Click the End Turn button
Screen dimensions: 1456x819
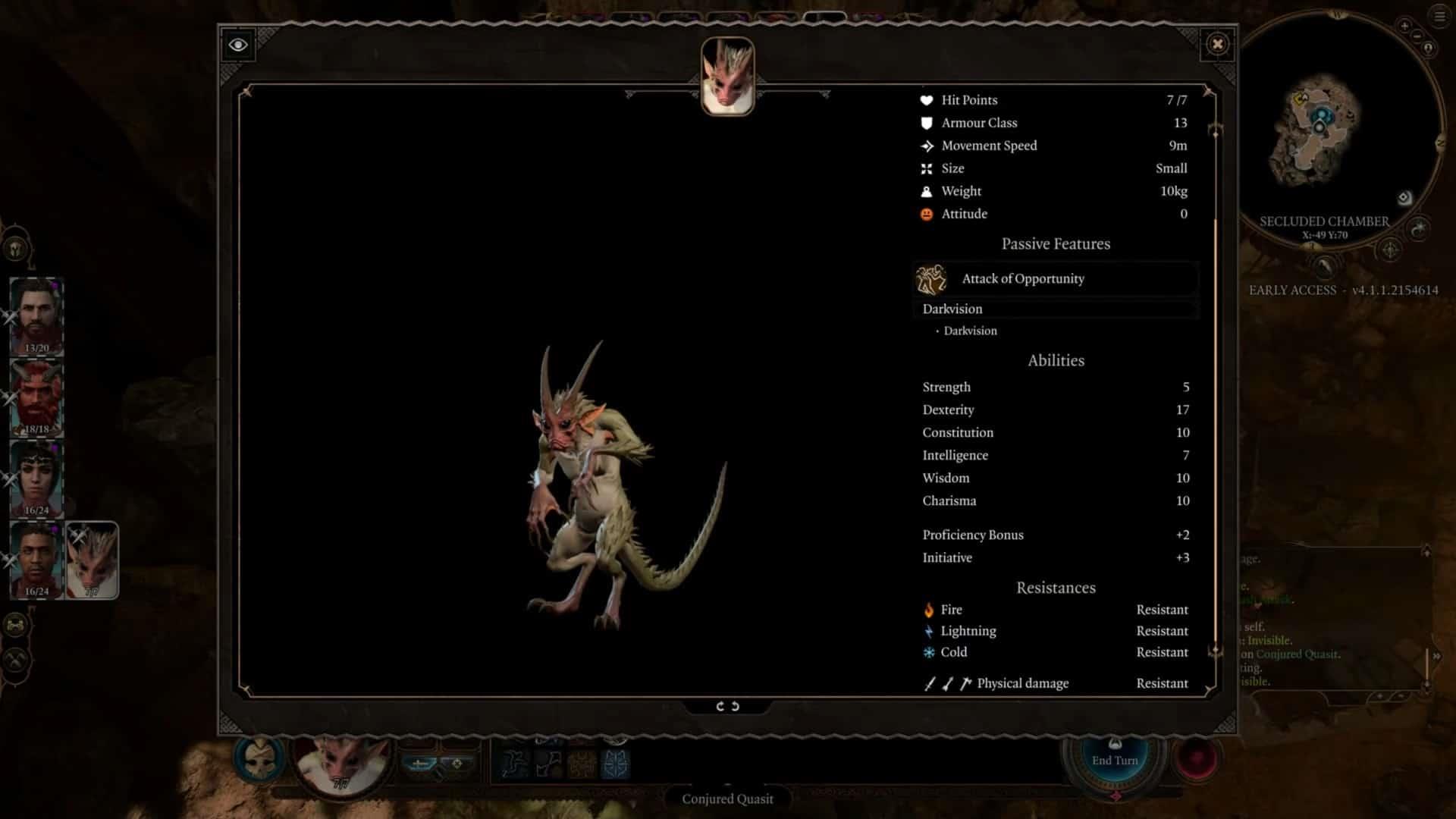[1114, 760]
